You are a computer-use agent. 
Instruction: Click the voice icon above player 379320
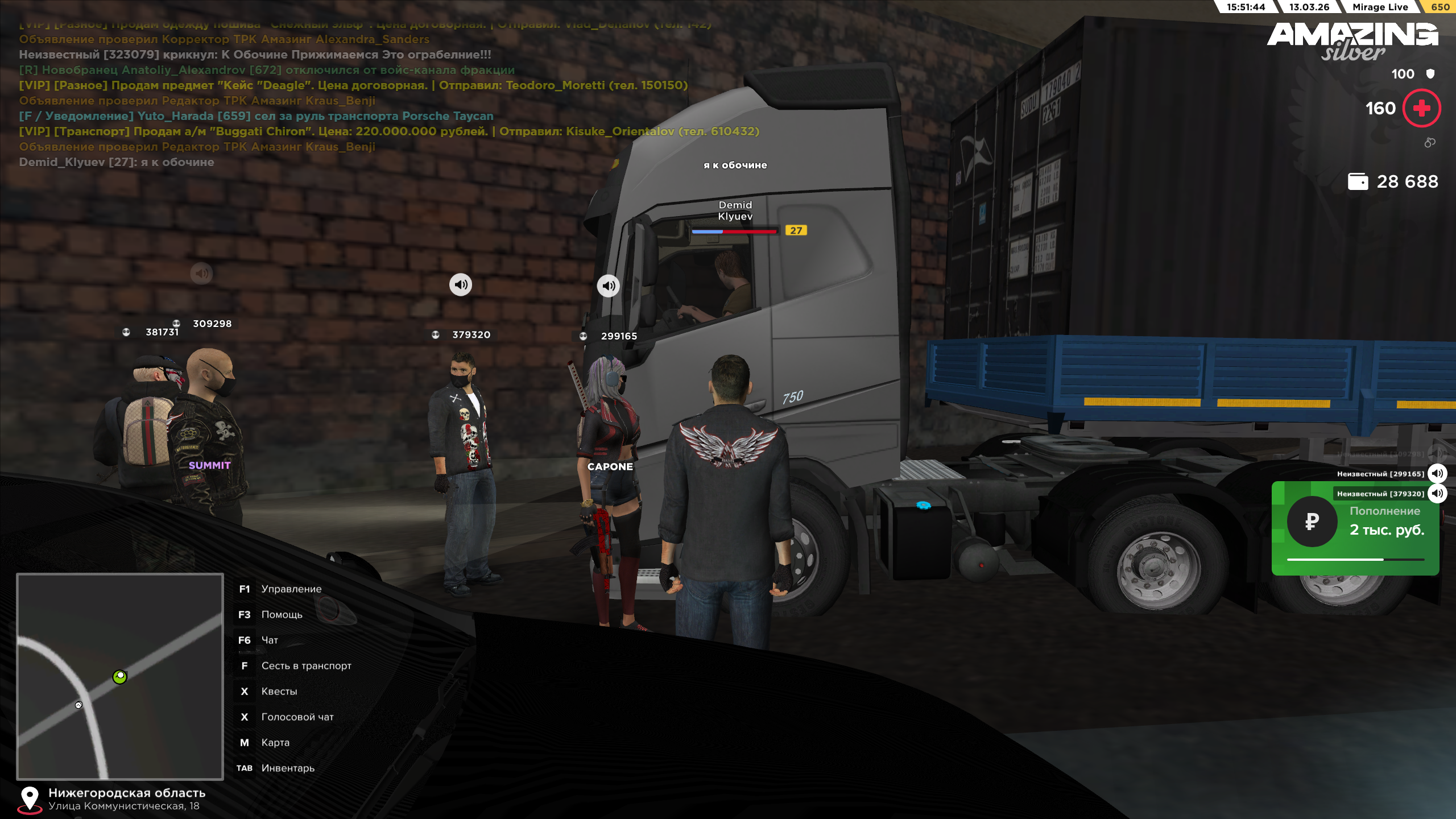461,284
